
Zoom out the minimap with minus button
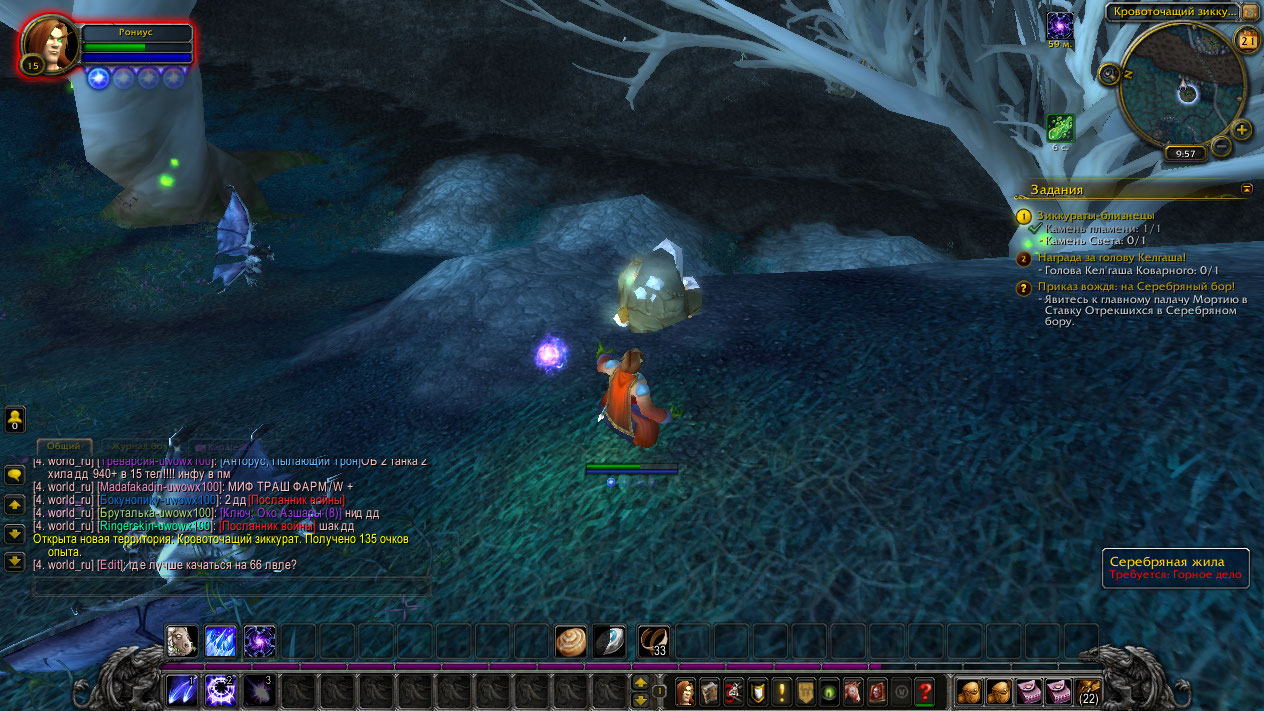pos(1221,147)
